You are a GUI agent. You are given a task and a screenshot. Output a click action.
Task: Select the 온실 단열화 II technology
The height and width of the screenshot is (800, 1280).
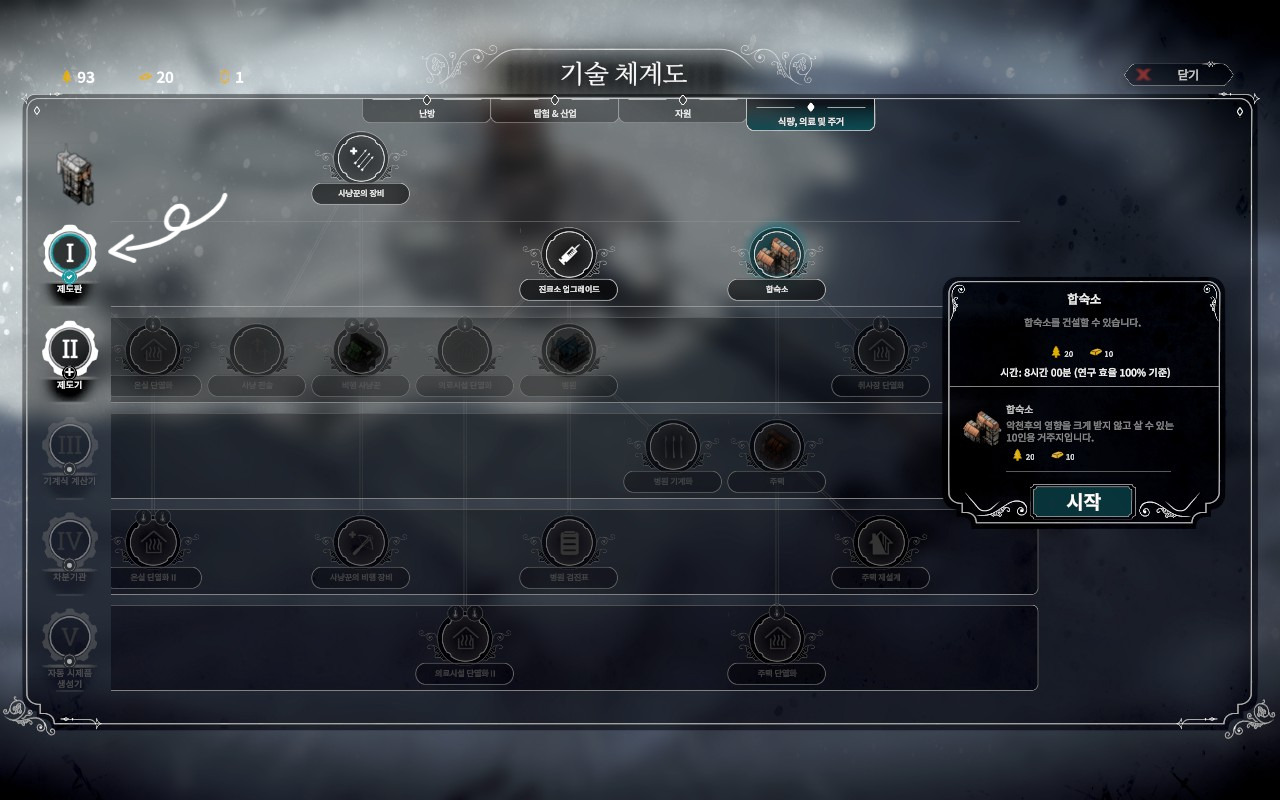[x=152, y=543]
